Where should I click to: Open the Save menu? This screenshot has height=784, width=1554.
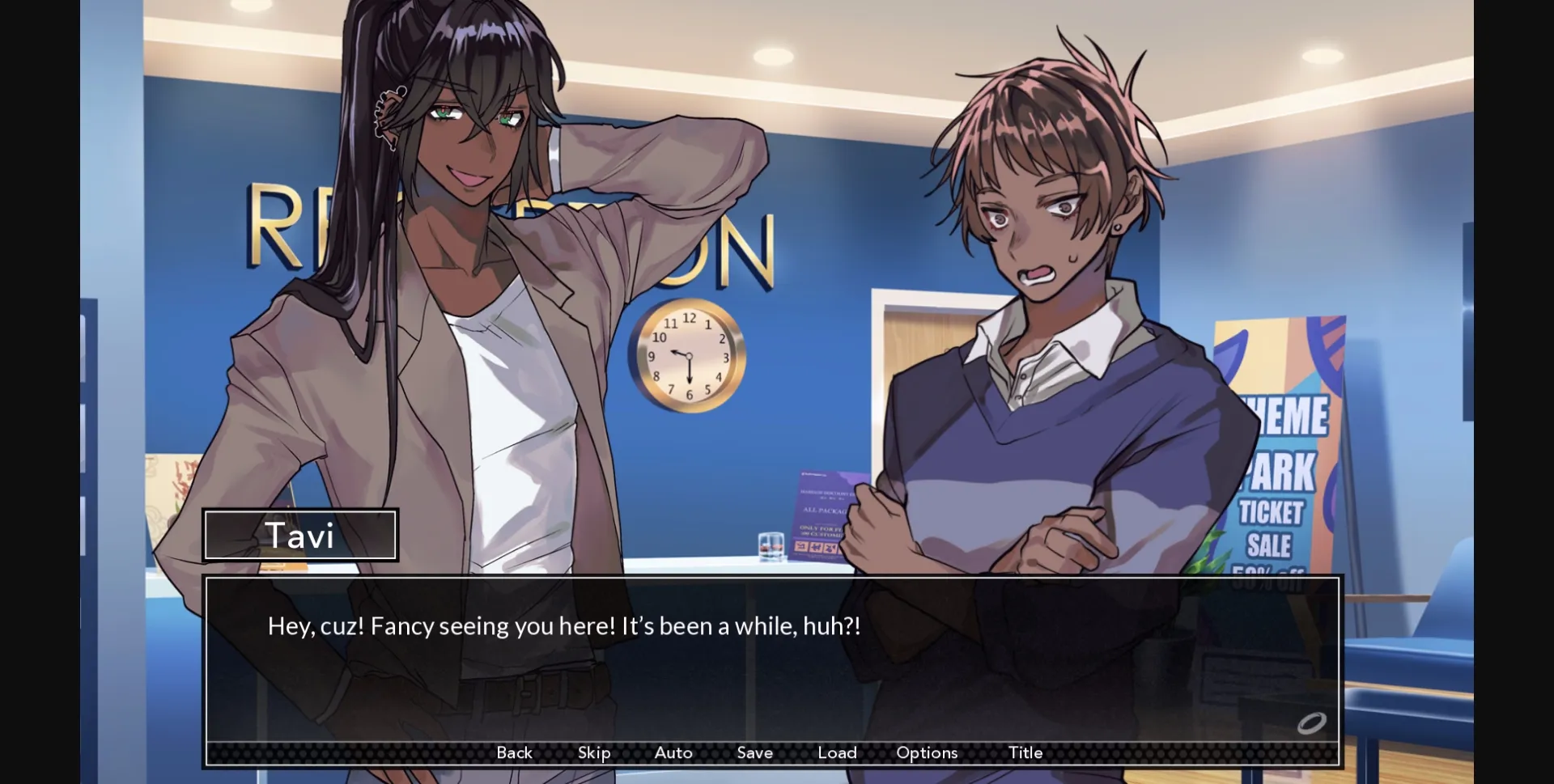pyautogui.click(x=754, y=752)
